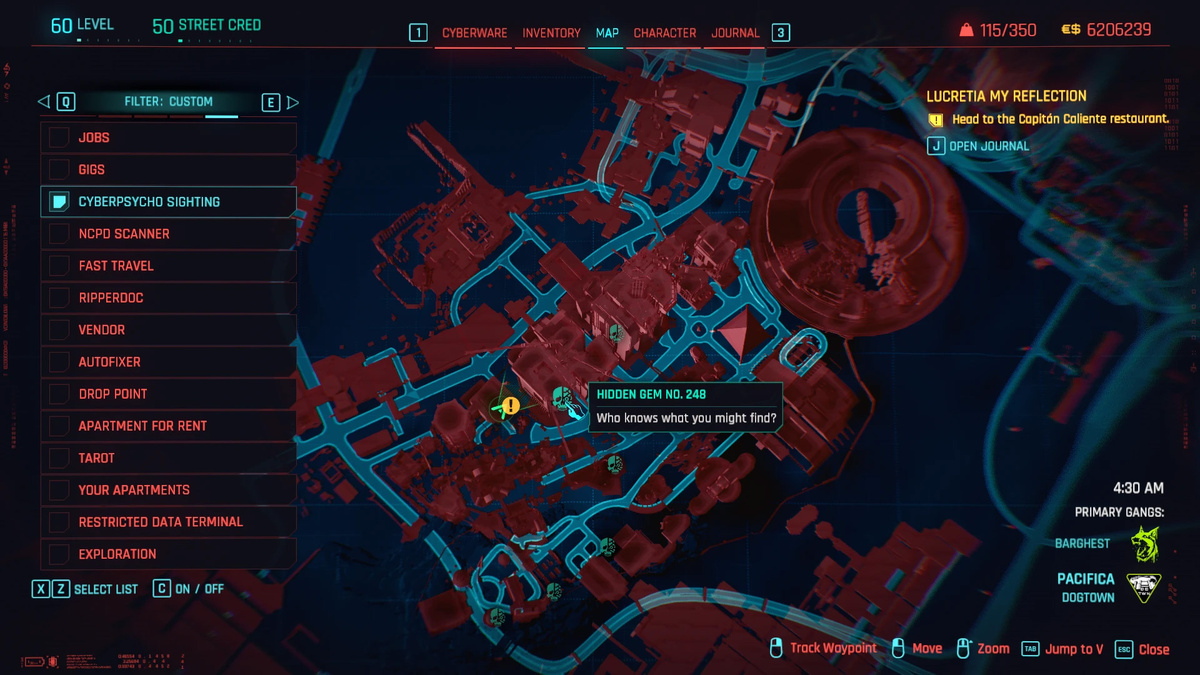
Task: Toggle Restricted Data Terminal filter
Action: click(x=168, y=522)
